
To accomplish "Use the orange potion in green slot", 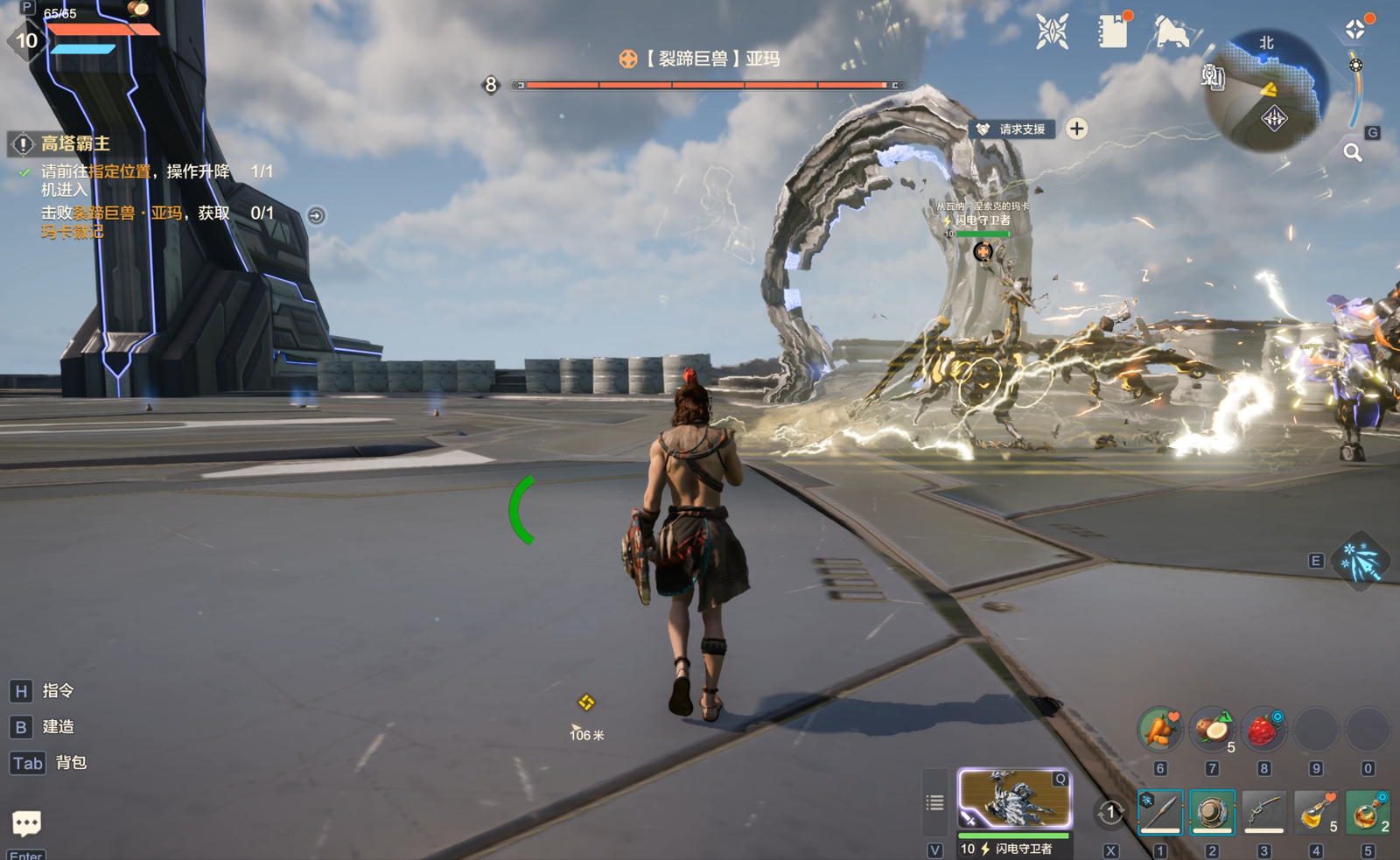I will (1367, 812).
